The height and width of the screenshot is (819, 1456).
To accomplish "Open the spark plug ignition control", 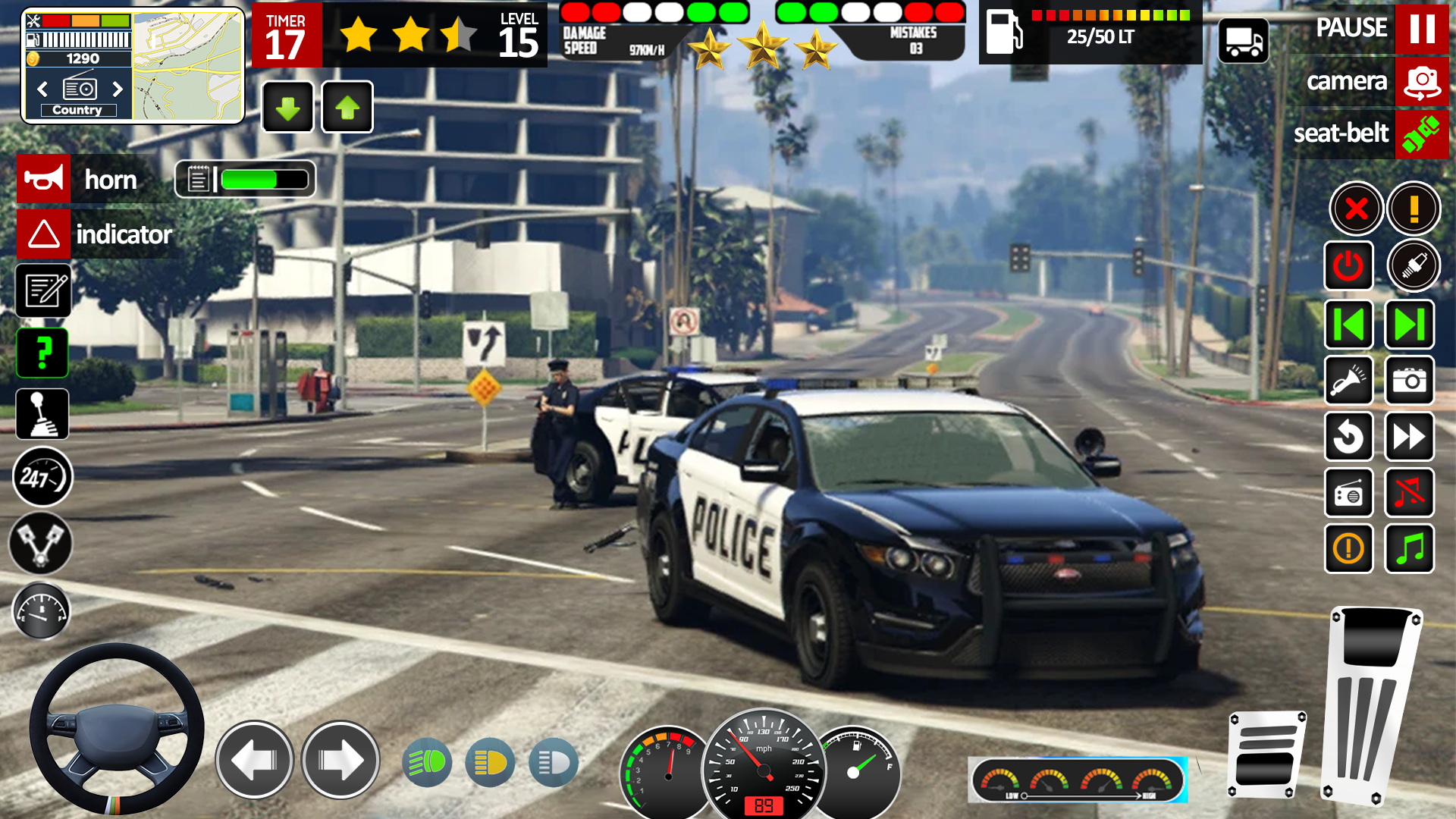I will point(1412,266).
